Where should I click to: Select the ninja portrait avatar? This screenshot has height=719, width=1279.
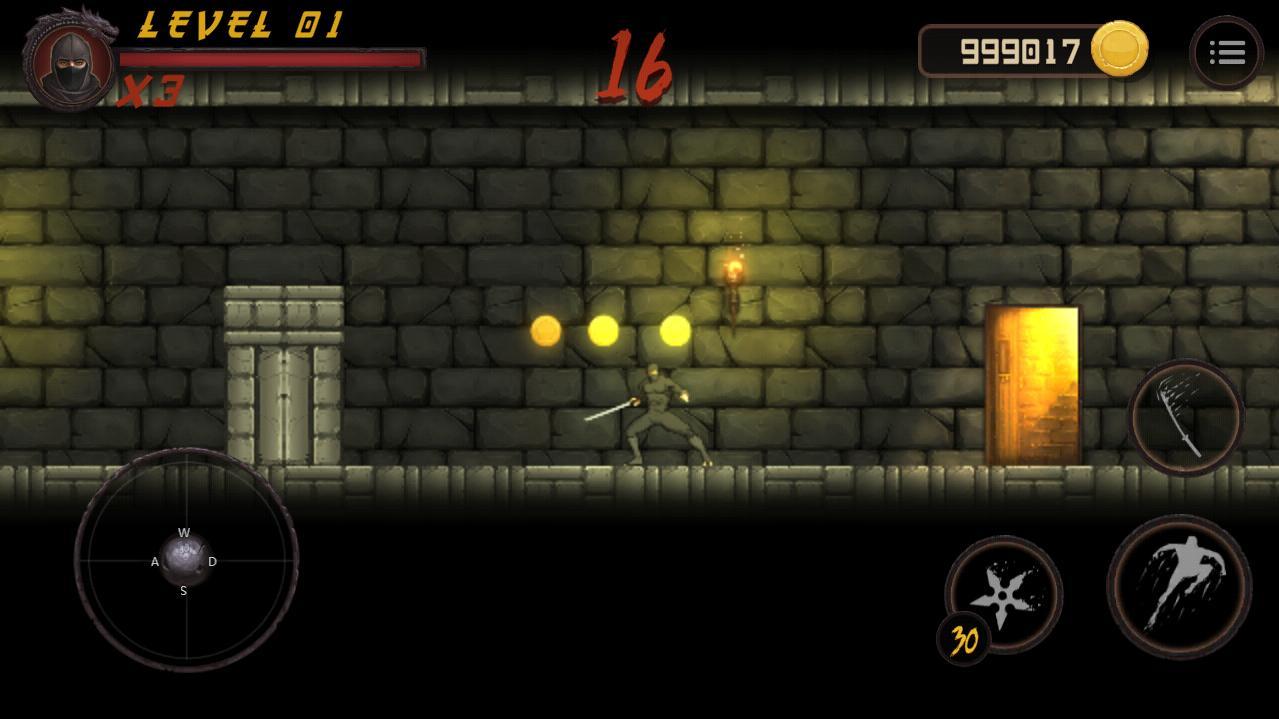(70, 61)
